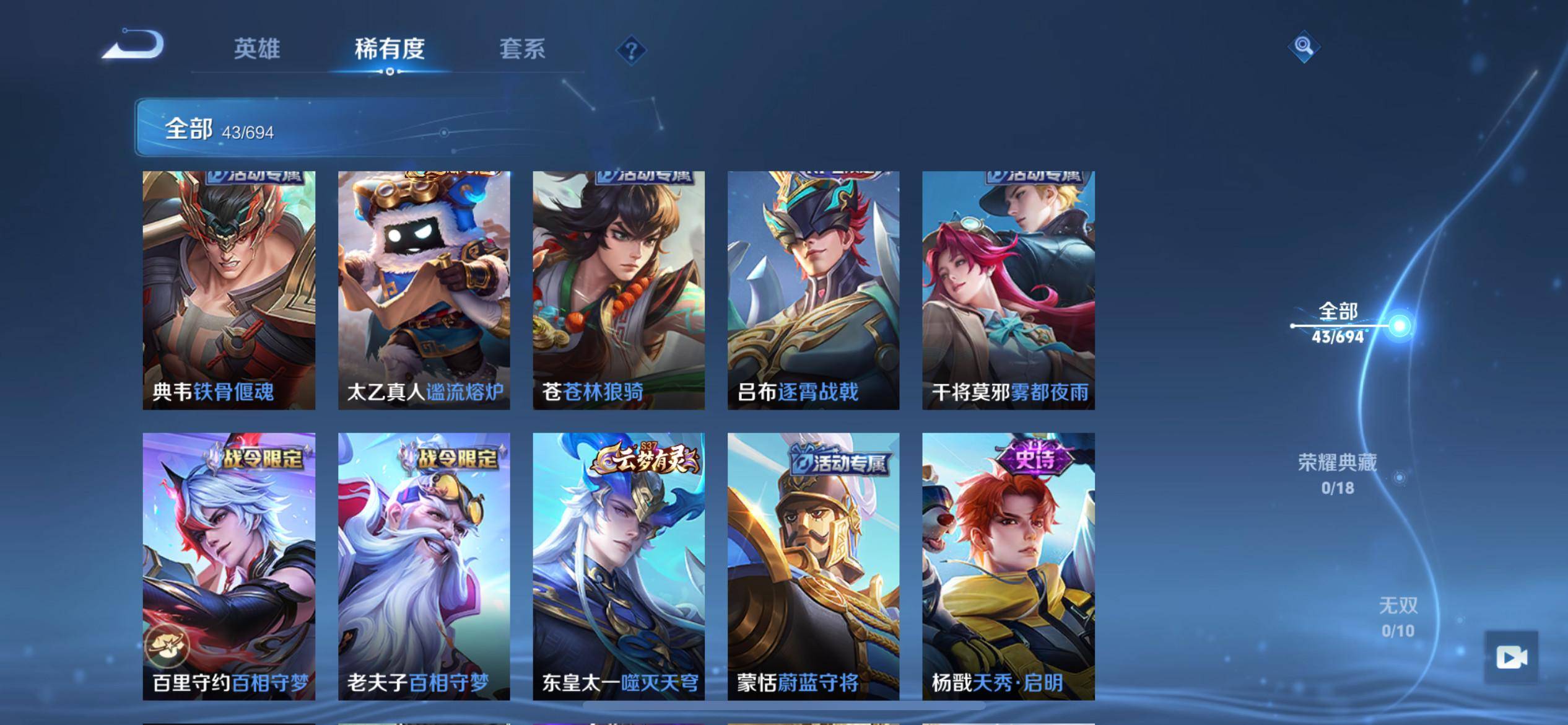
Task: View the 干将莫邪 雾都夜雨 skin card
Action: [x=1008, y=290]
